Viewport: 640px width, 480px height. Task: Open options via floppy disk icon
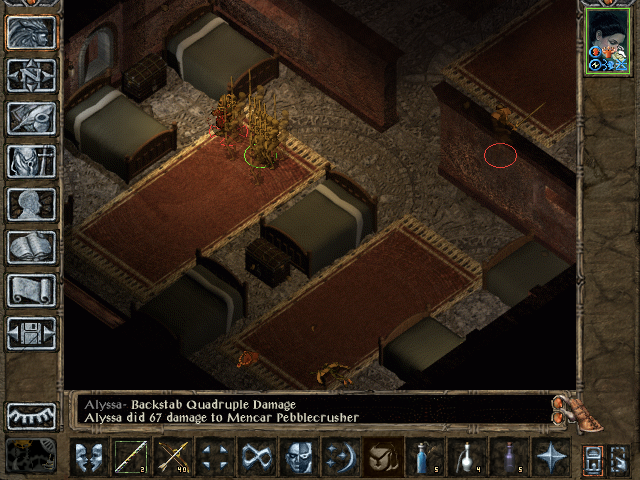[x=32, y=333]
